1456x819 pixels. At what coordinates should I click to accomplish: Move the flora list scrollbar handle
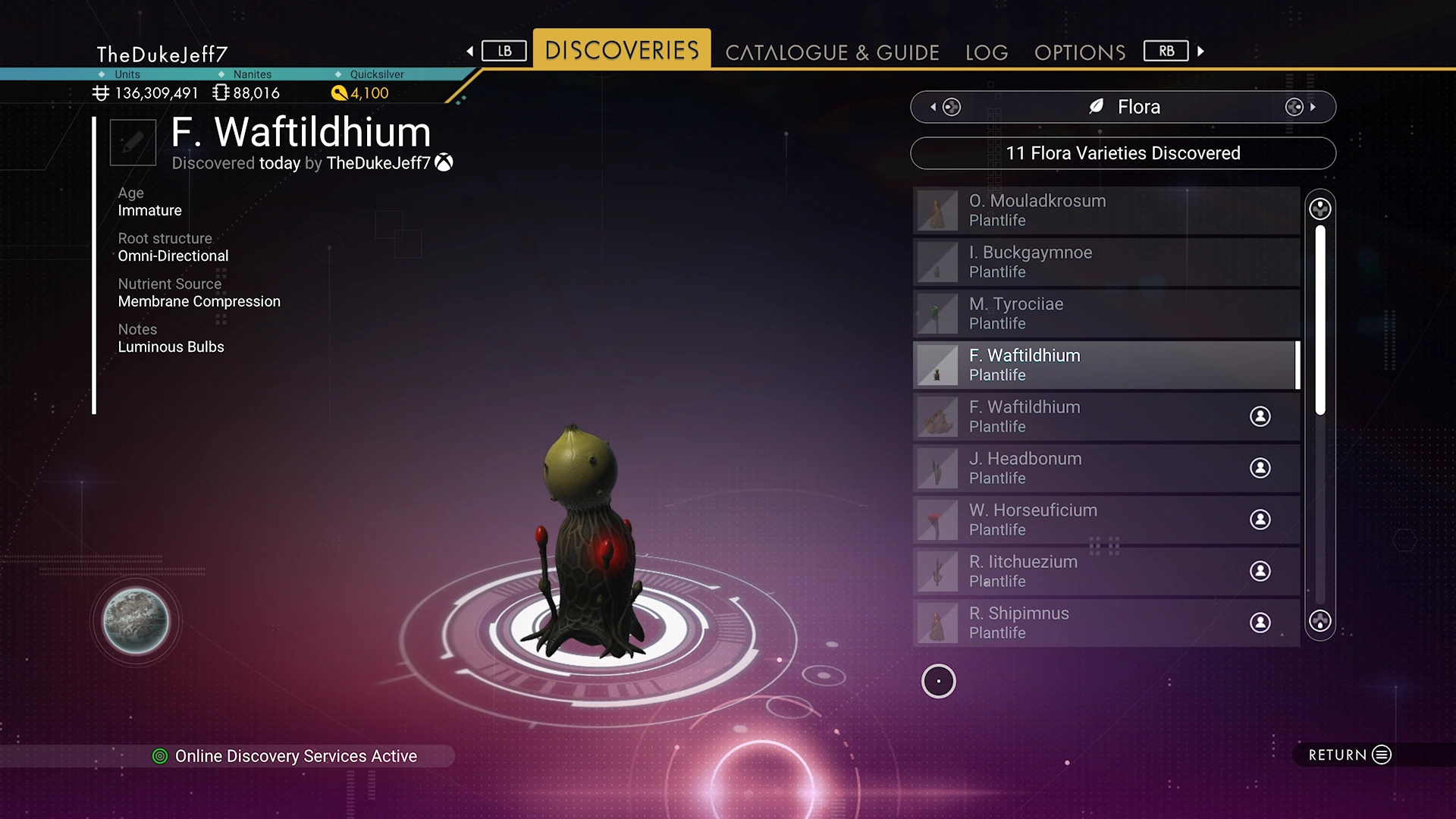(x=1320, y=318)
